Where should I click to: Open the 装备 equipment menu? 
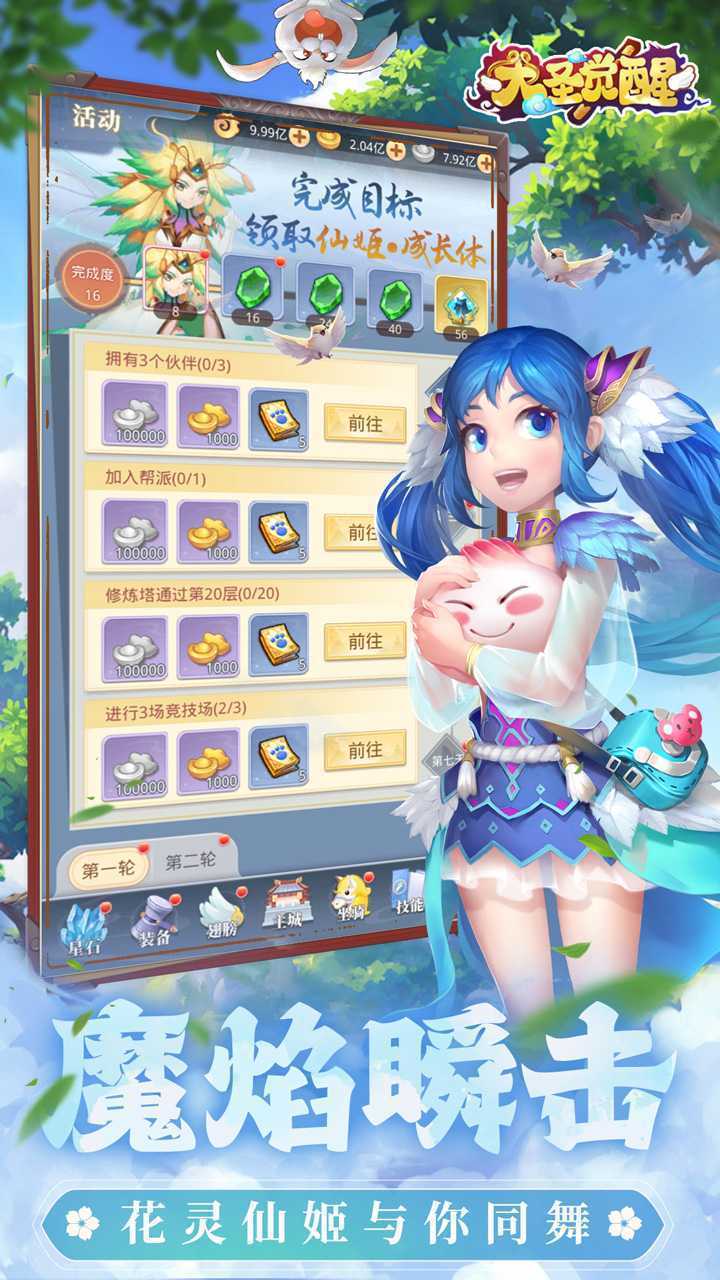point(152,920)
